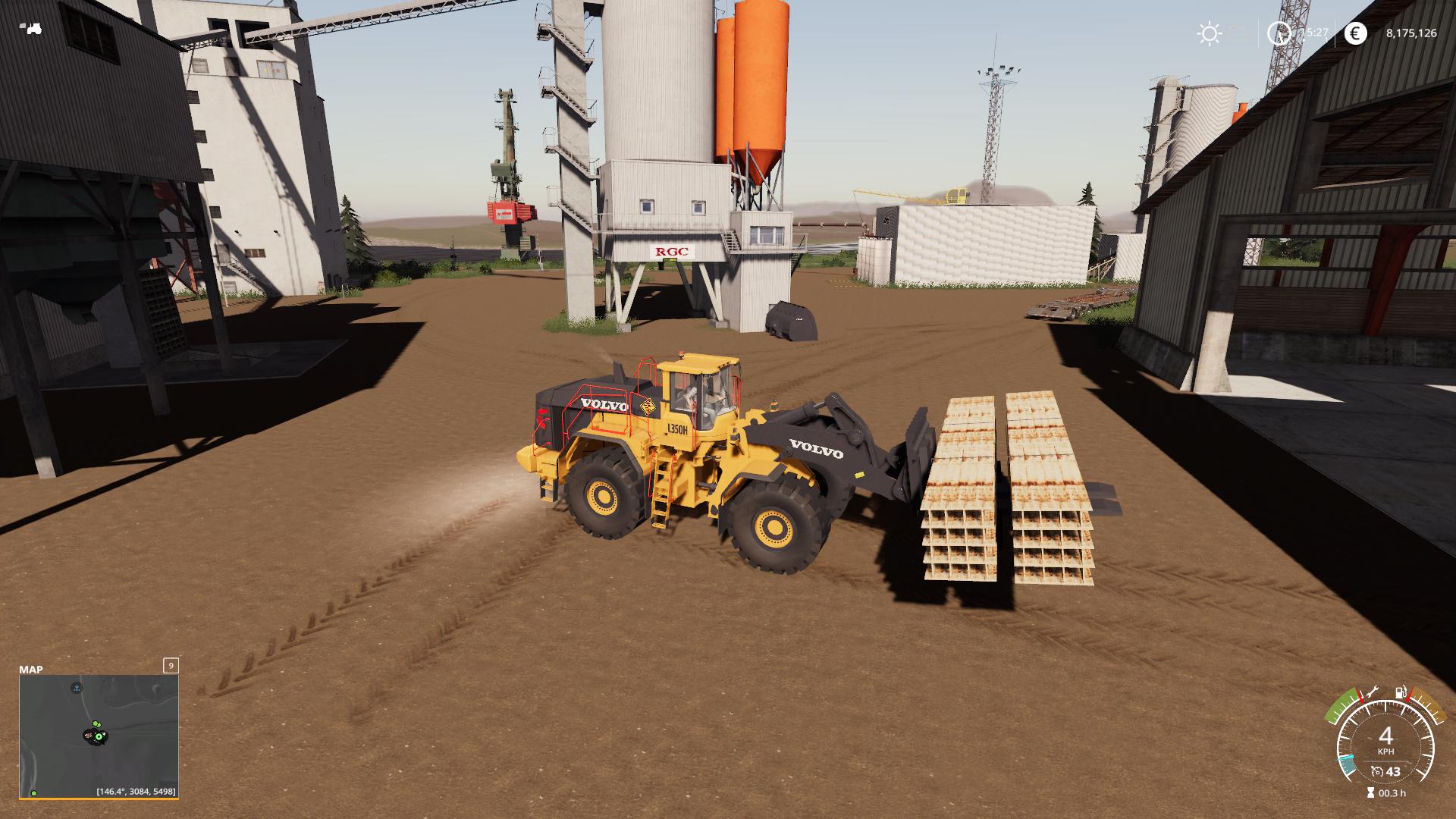The height and width of the screenshot is (819, 1456).
Task: Toggle the cruise control speed icon
Action: tap(1377, 772)
